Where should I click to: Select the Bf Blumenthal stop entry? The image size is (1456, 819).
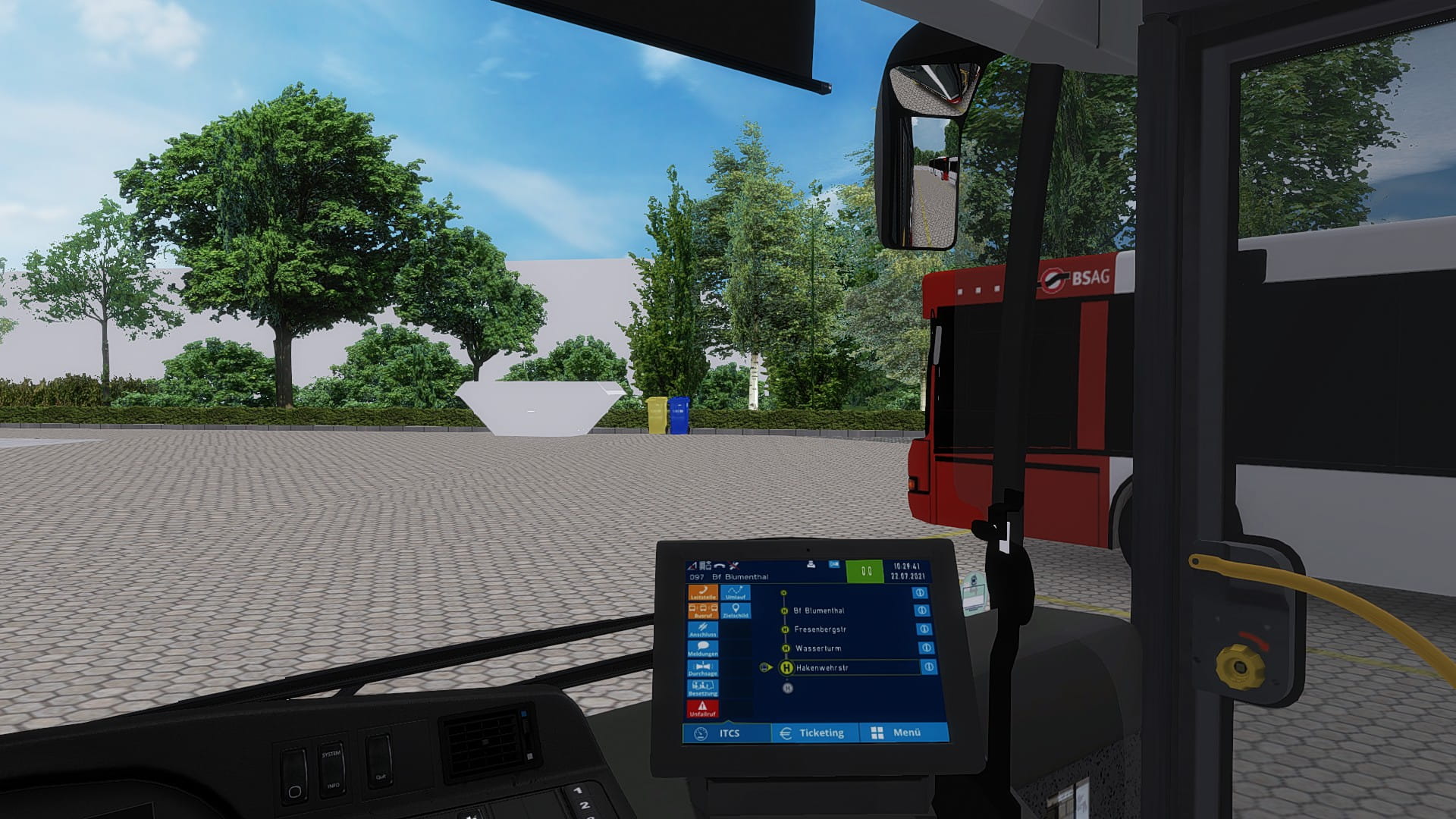[819, 610]
